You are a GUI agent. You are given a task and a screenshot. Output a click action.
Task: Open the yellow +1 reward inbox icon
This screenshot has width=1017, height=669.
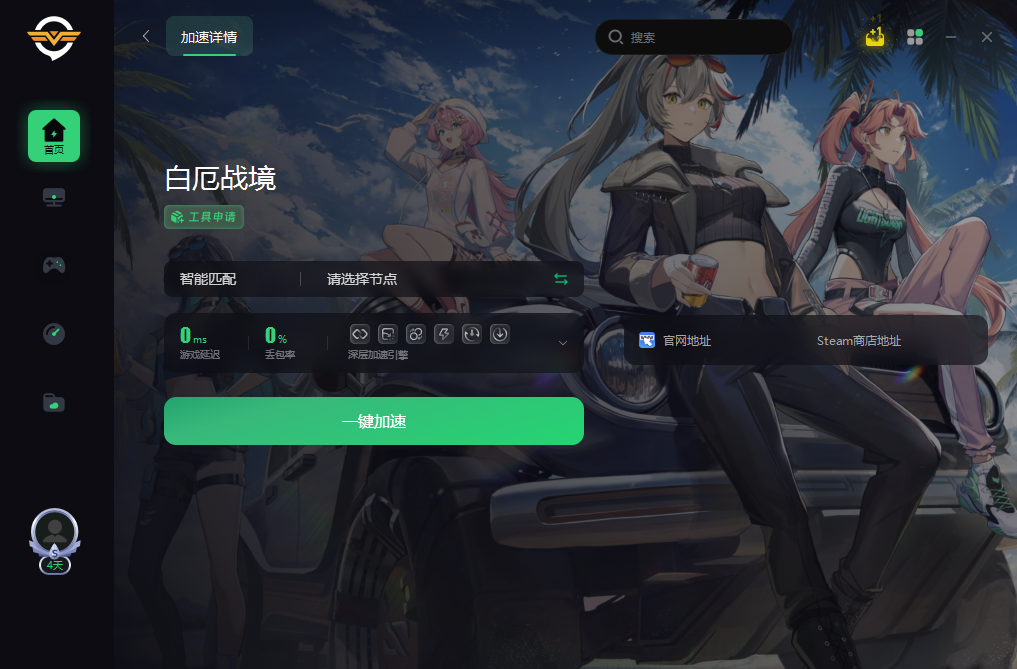coord(875,37)
